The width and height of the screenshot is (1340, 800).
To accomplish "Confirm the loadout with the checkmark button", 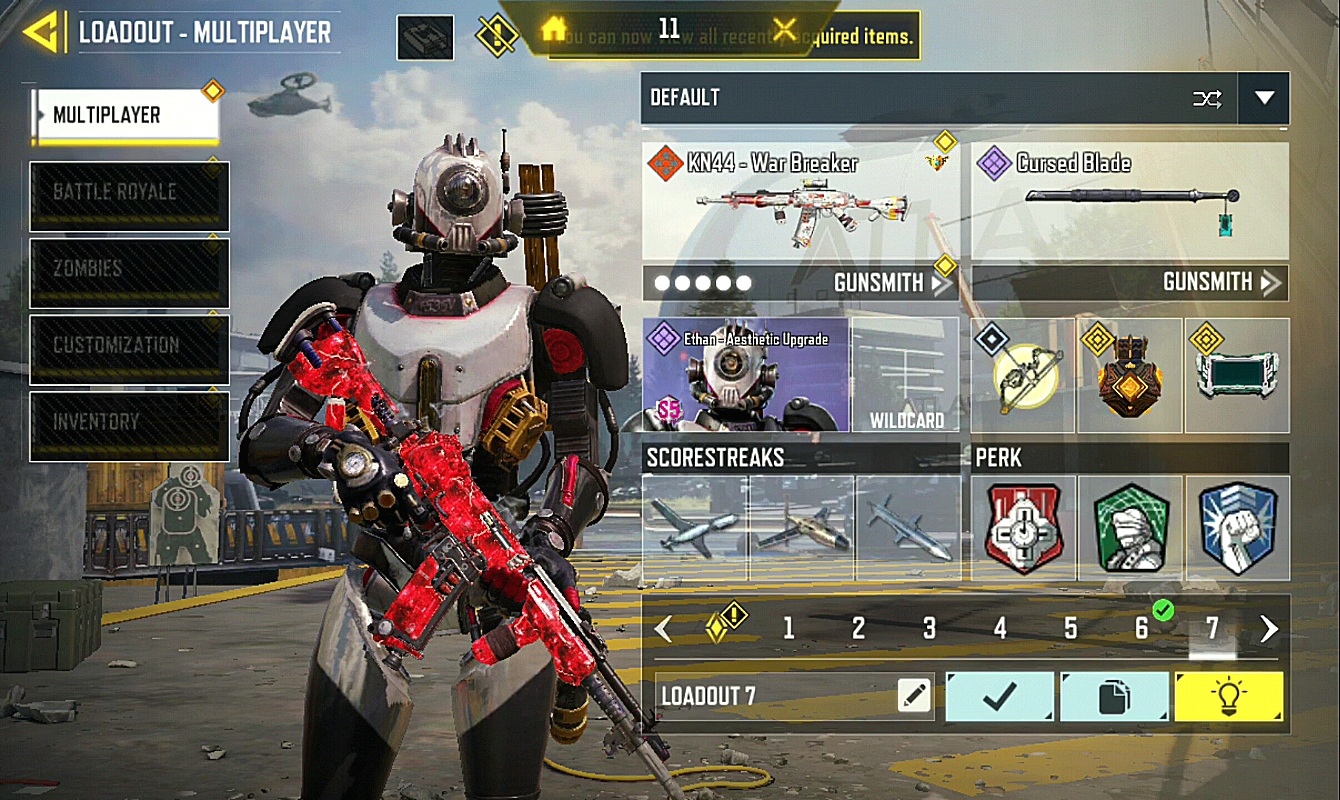I will click(x=999, y=696).
